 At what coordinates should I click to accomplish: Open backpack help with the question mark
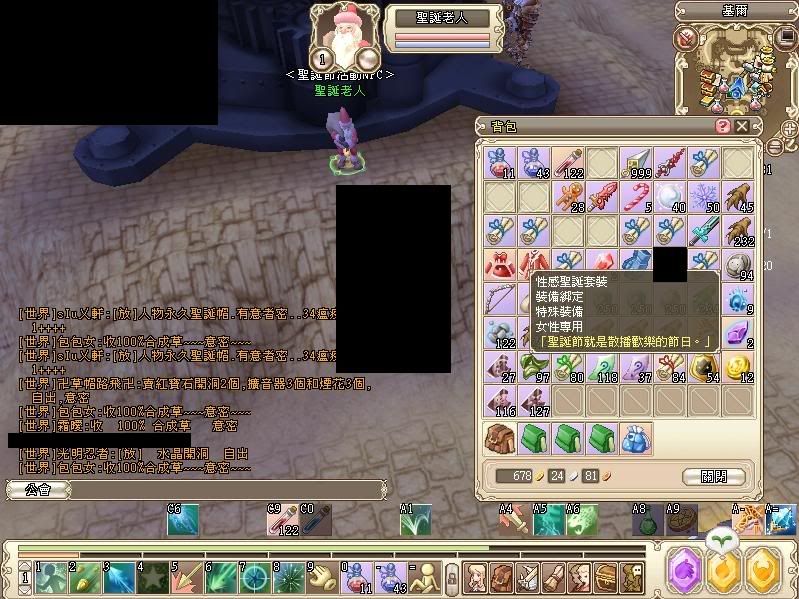tap(723, 127)
